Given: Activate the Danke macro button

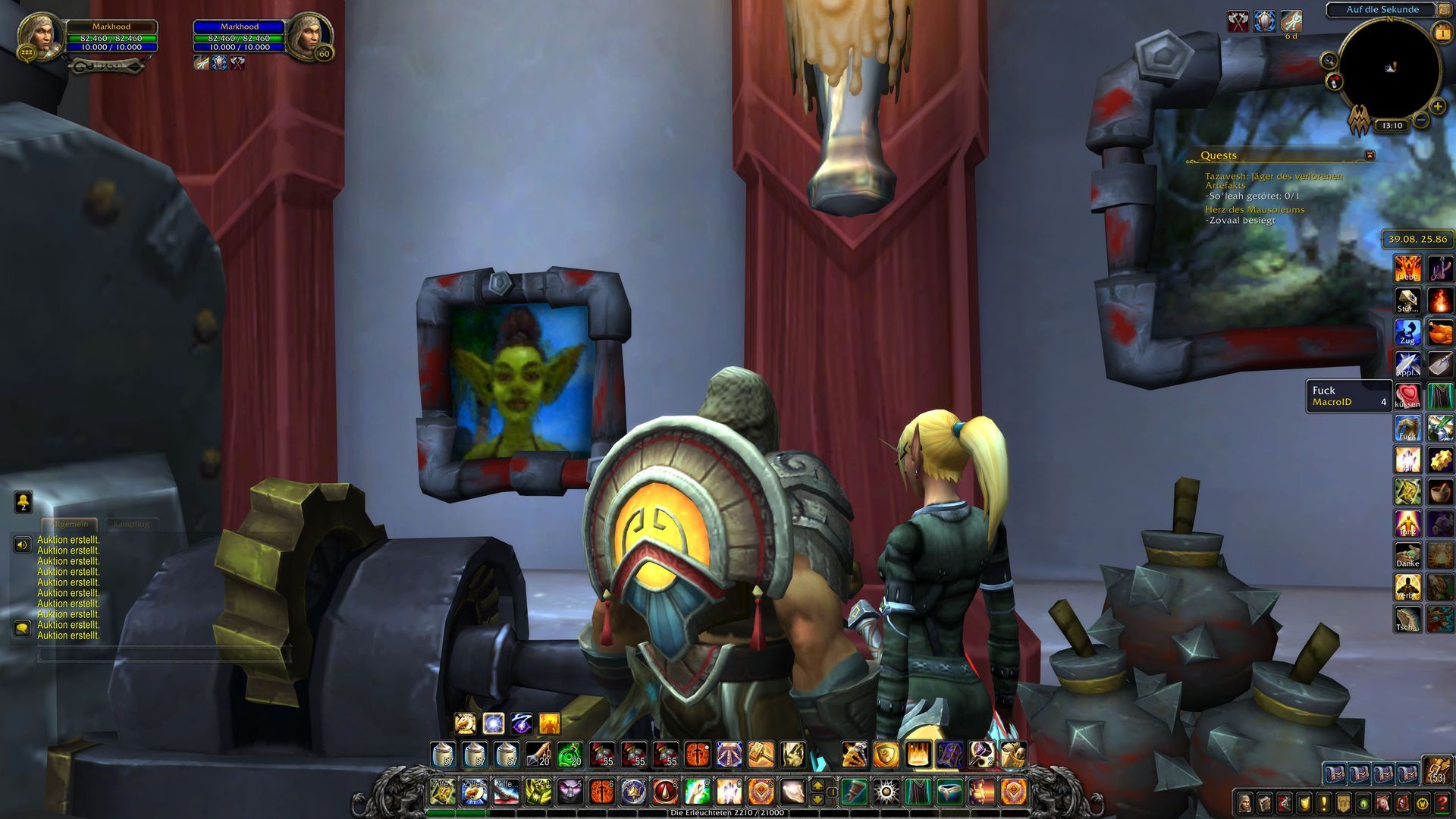Looking at the screenshot, I should [1407, 555].
